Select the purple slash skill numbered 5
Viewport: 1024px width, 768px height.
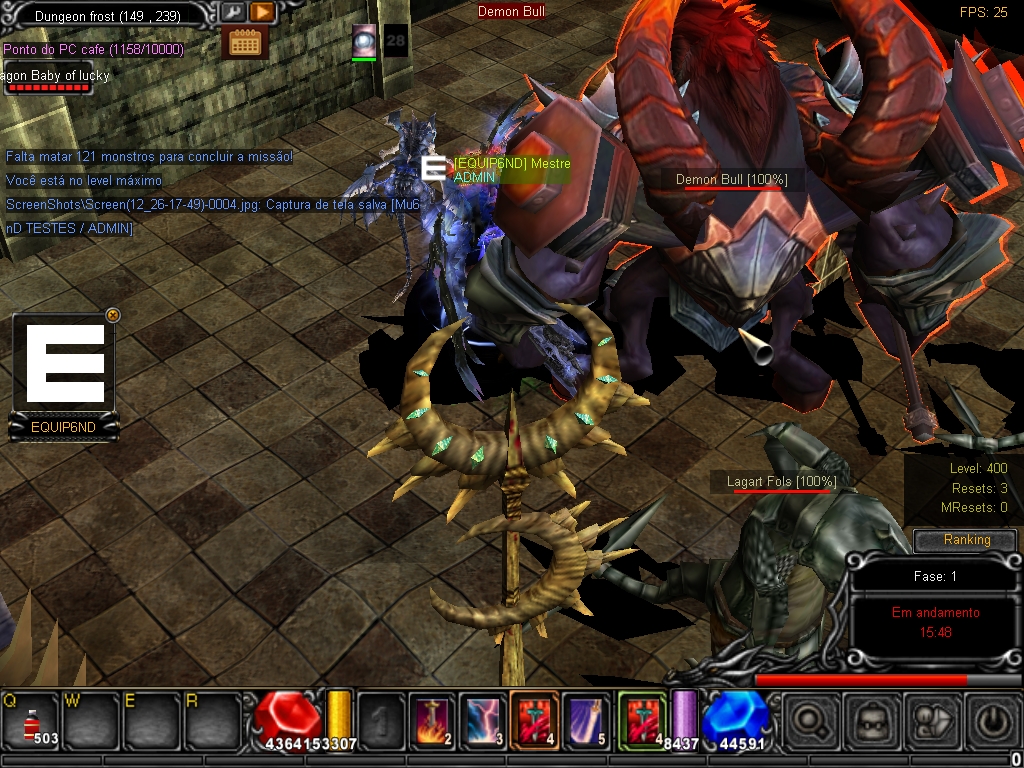point(587,719)
